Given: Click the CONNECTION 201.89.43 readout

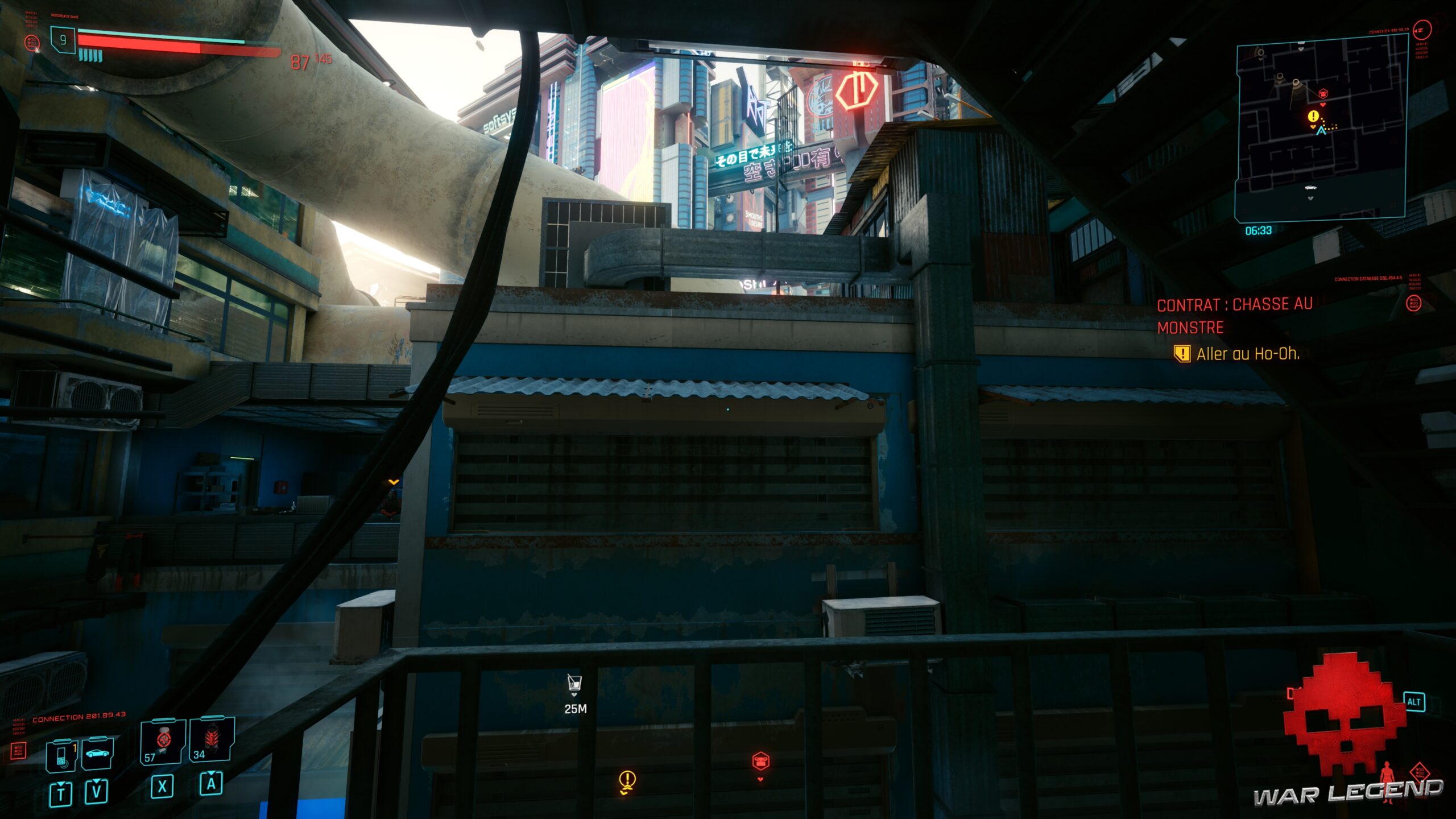Looking at the screenshot, I should [x=79, y=715].
